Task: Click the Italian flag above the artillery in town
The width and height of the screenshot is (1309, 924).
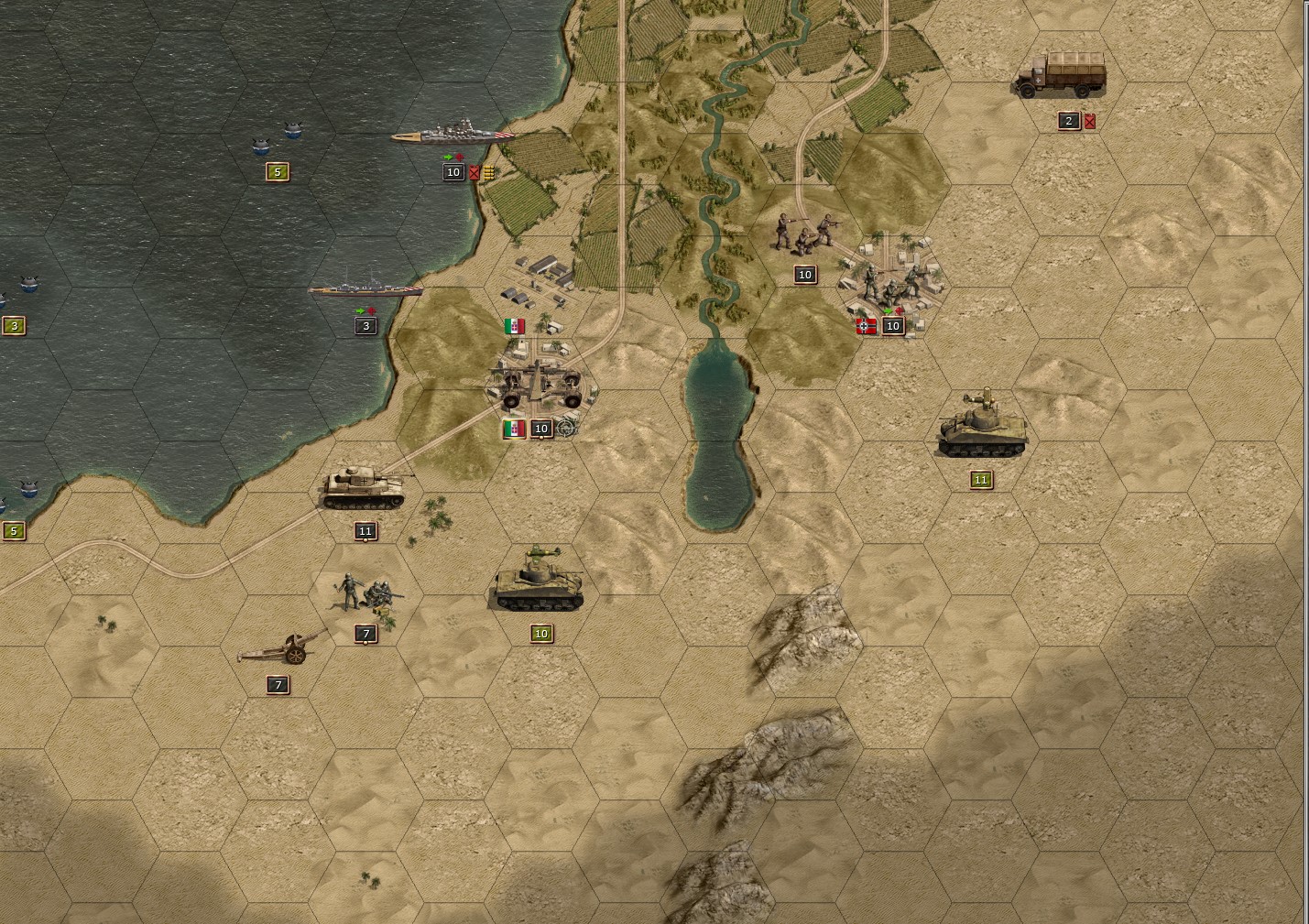Action: point(514,326)
